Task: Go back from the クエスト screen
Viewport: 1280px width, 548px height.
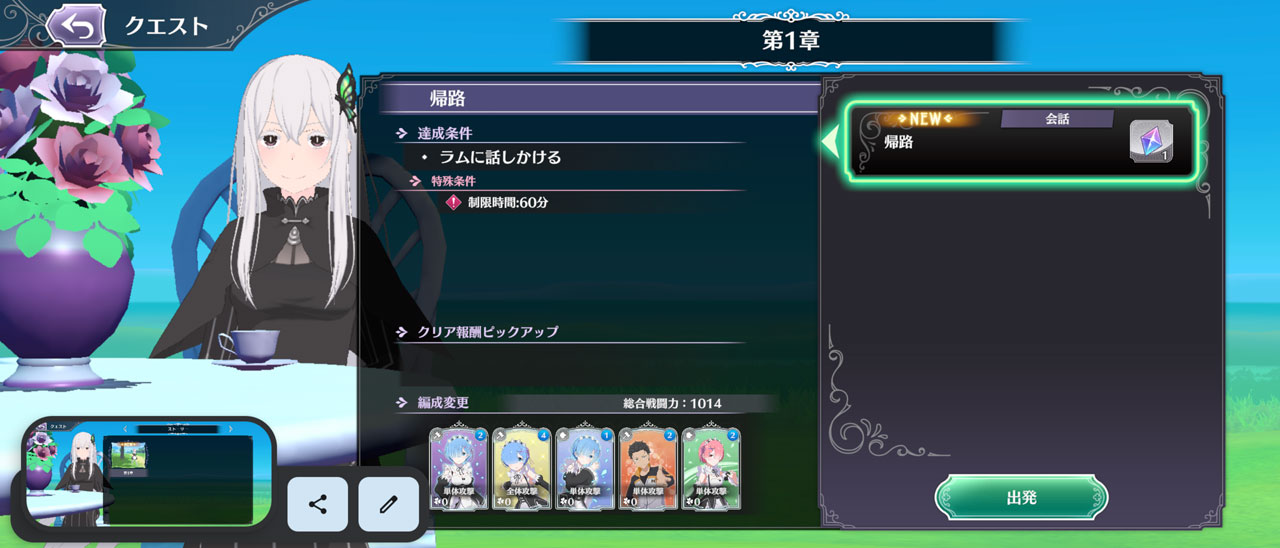Action: [x=77, y=26]
